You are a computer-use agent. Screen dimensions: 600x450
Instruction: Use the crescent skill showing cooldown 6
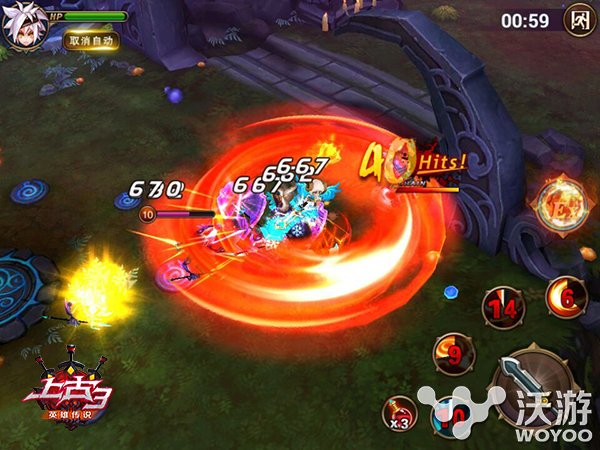tap(566, 295)
